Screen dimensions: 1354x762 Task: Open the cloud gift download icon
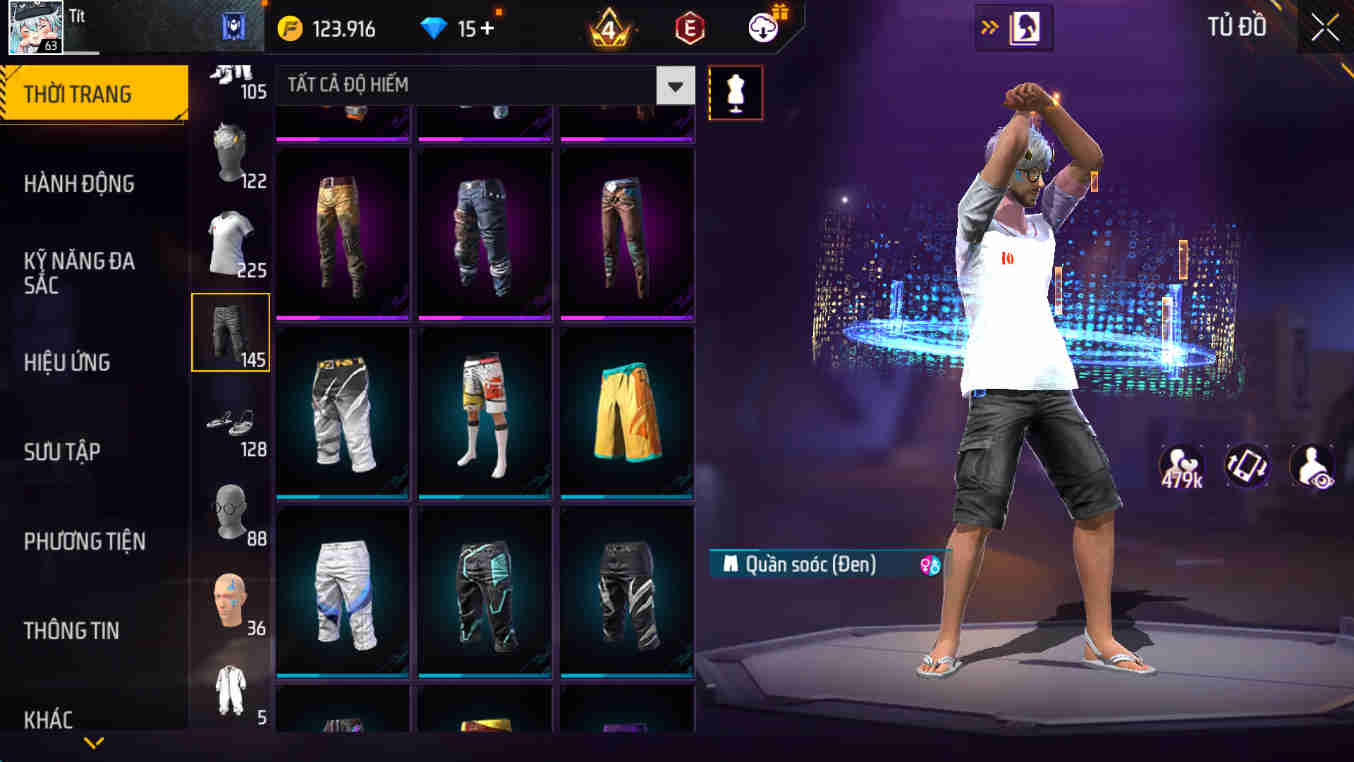click(762, 28)
